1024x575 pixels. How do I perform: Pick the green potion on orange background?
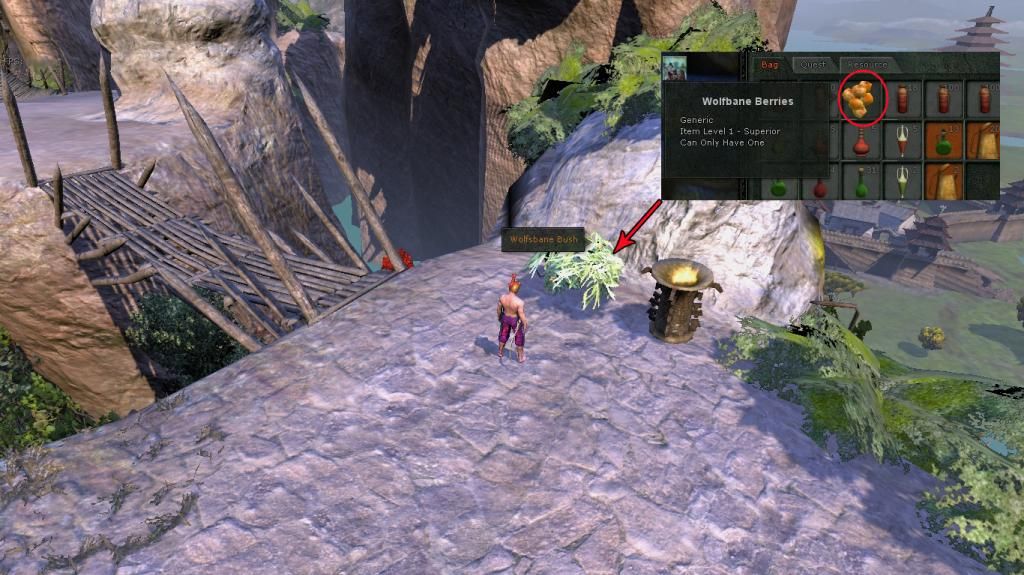click(x=942, y=141)
